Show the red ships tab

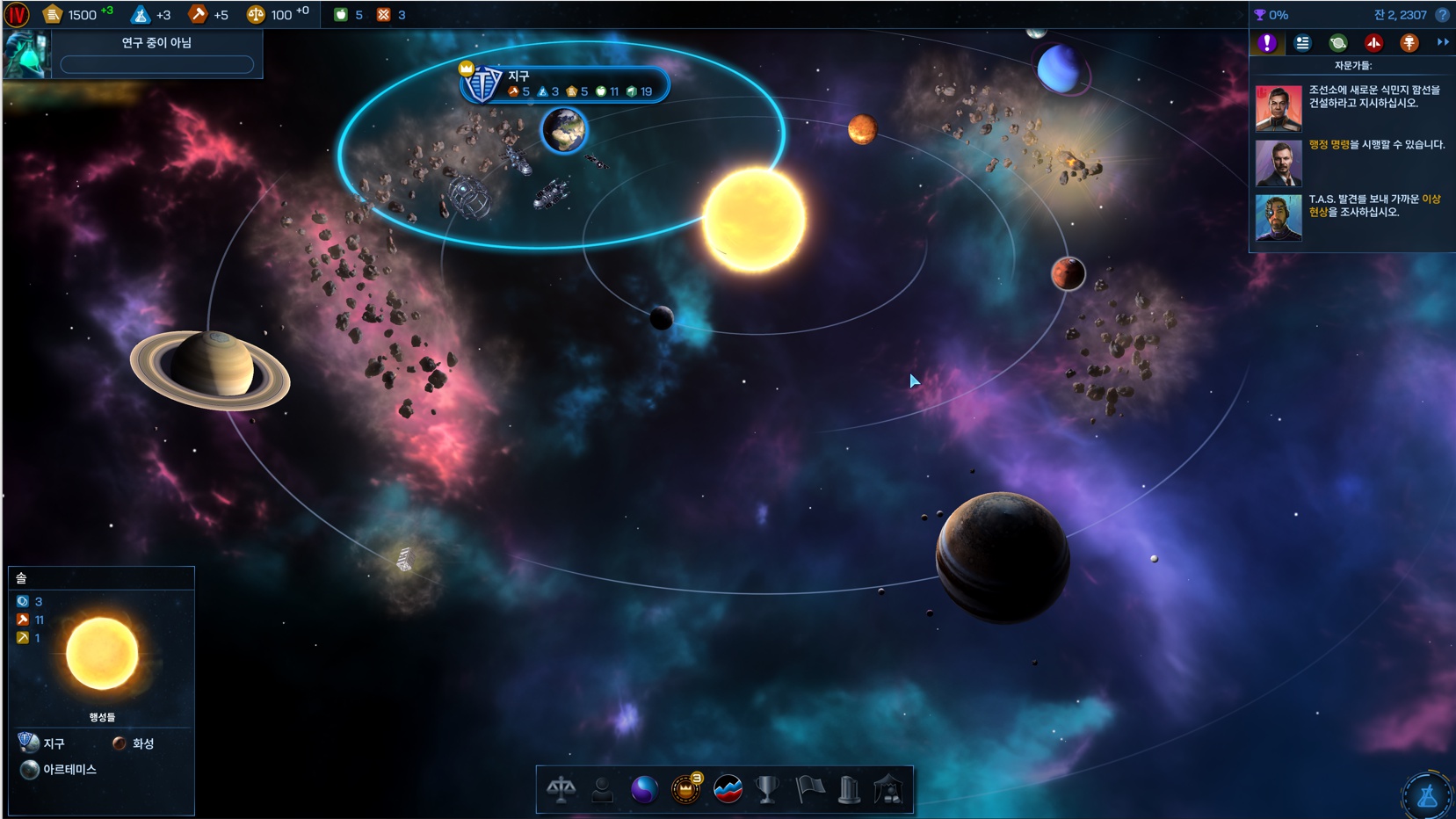[1373, 42]
